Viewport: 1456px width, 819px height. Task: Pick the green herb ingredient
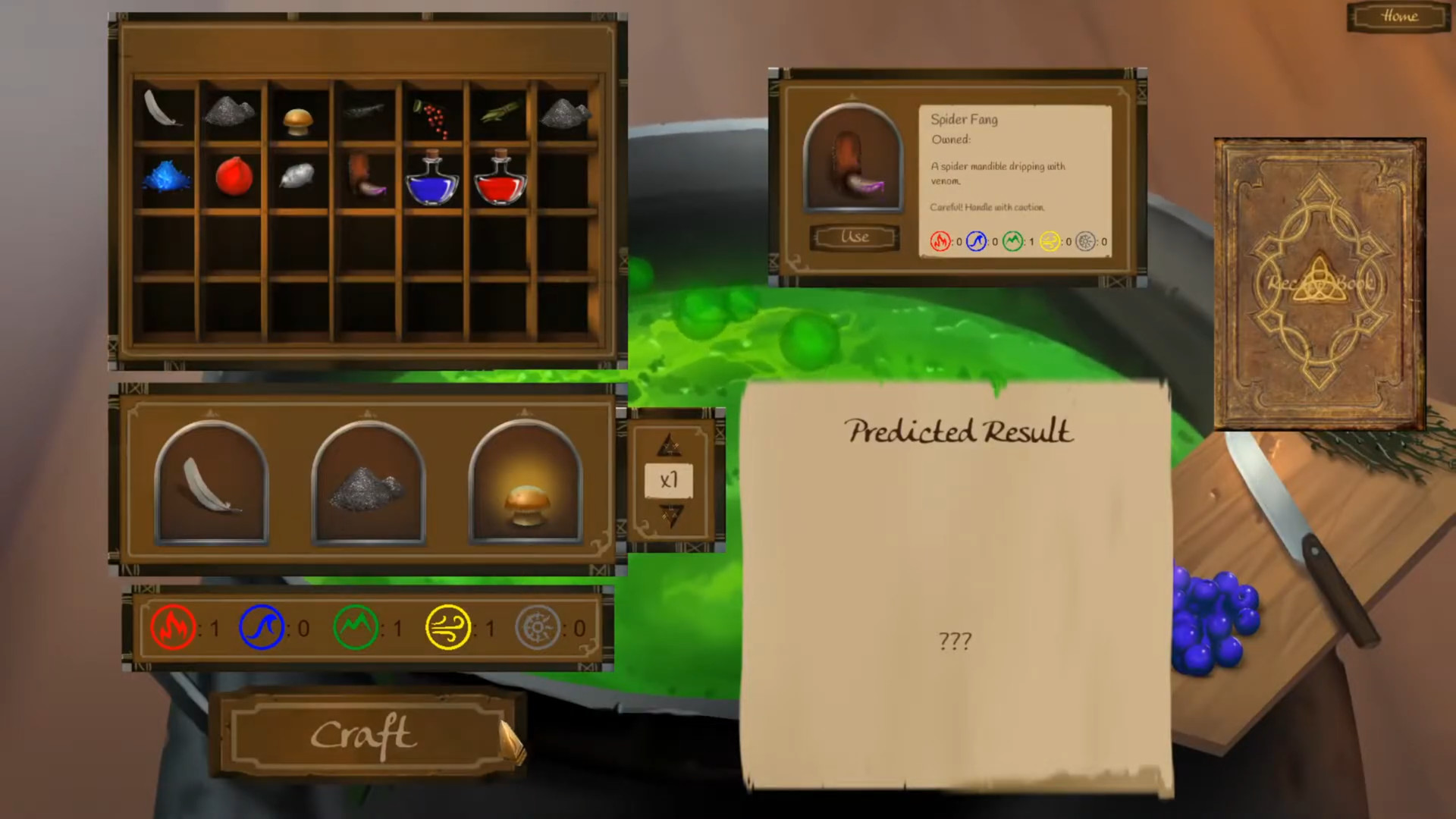click(499, 112)
